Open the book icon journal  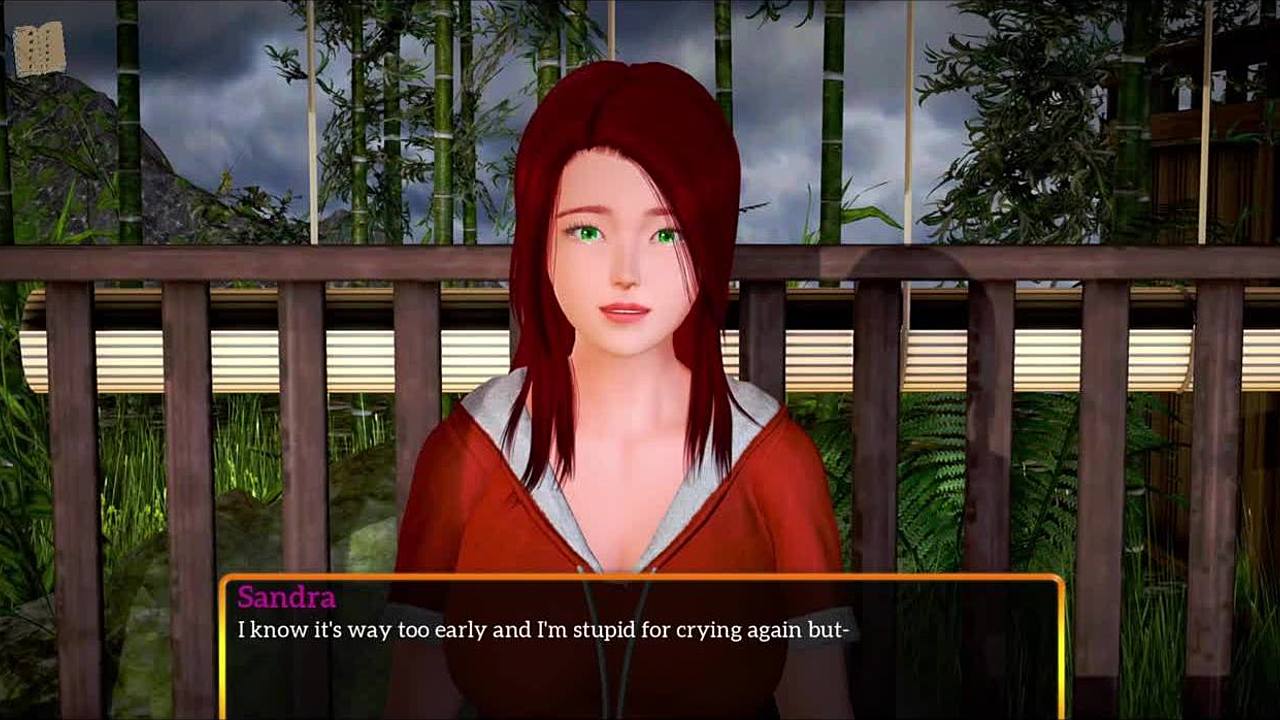click(40, 49)
